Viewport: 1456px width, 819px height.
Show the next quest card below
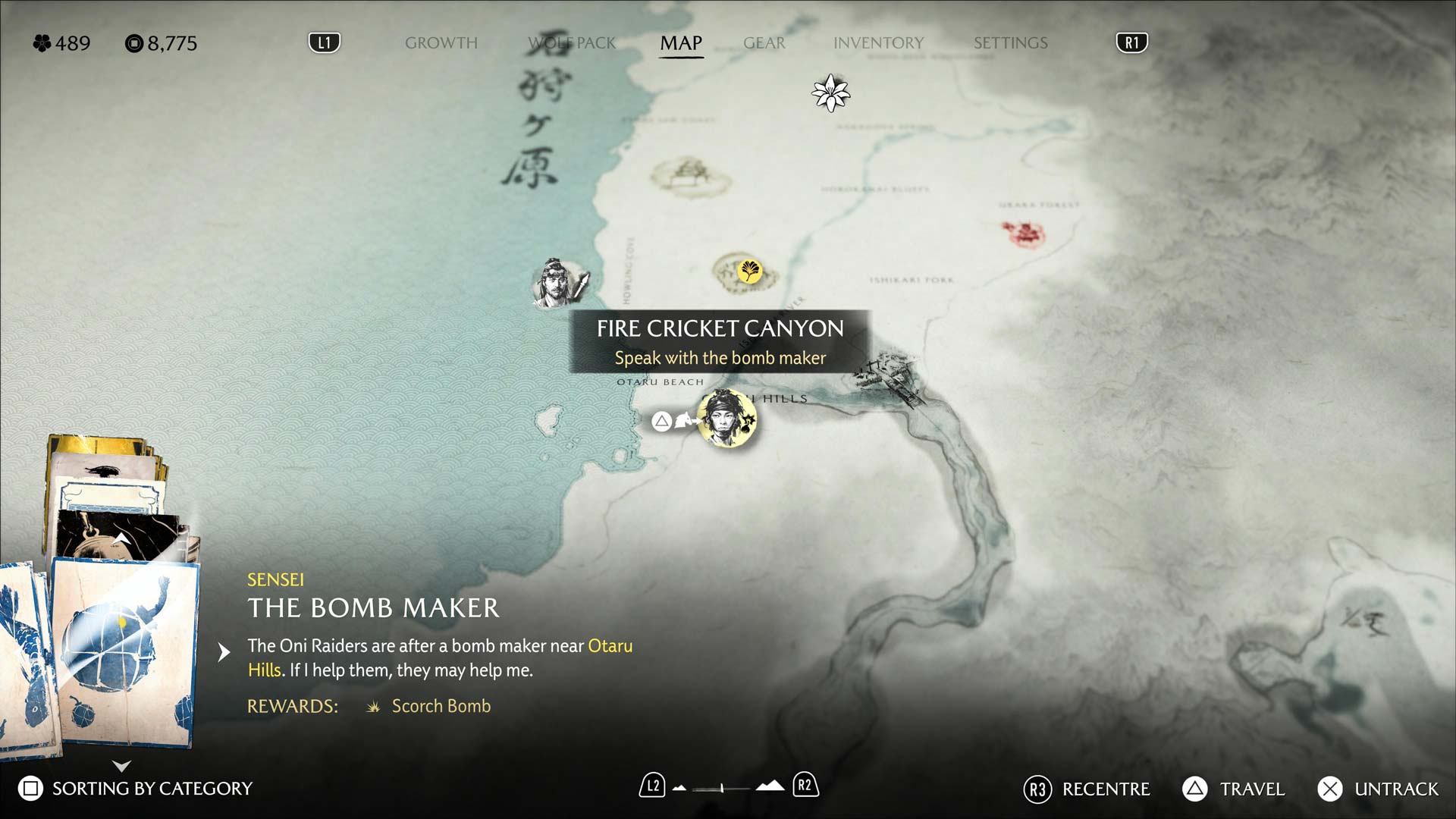click(121, 766)
